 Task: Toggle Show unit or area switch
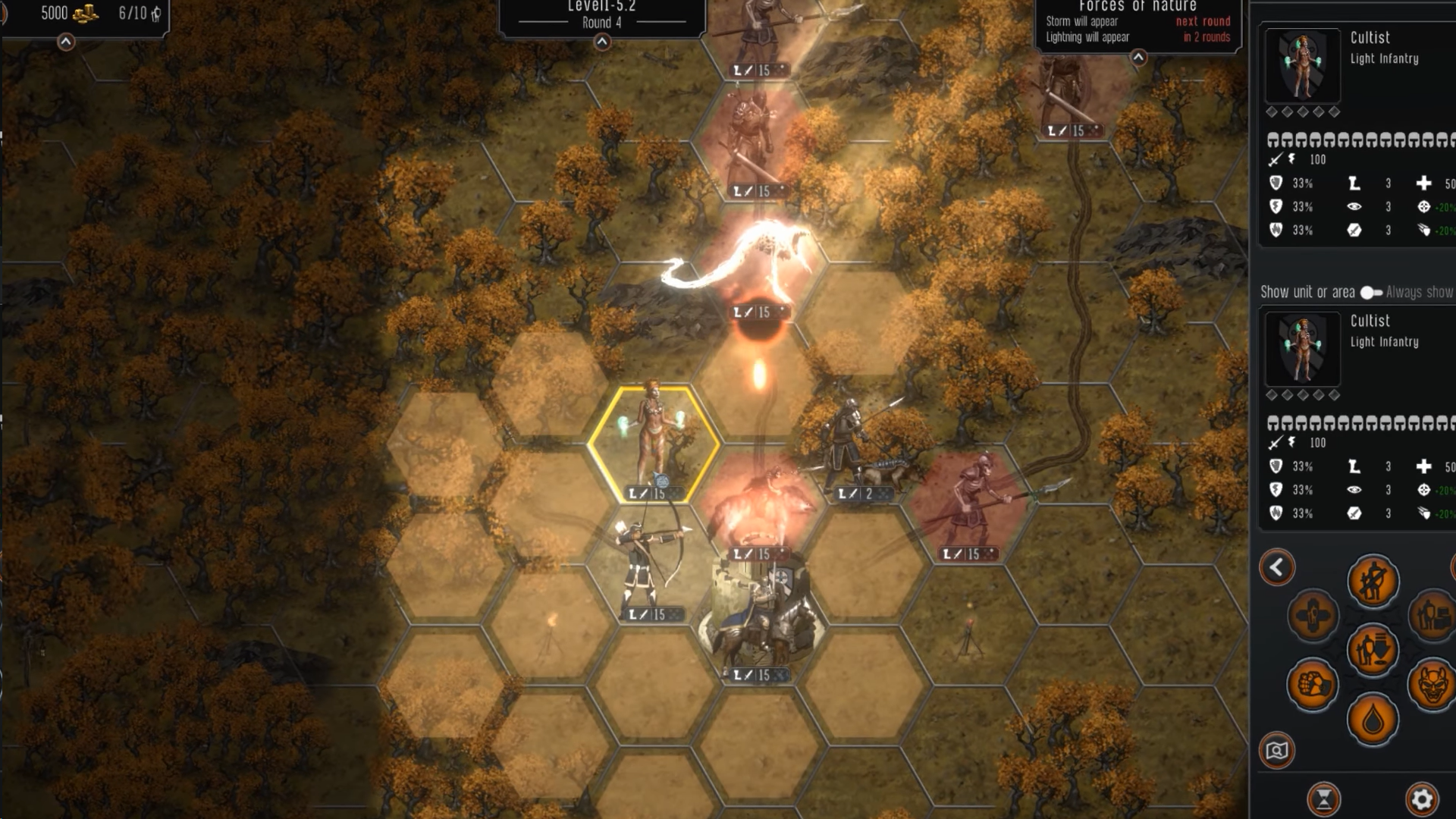[x=1371, y=293]
